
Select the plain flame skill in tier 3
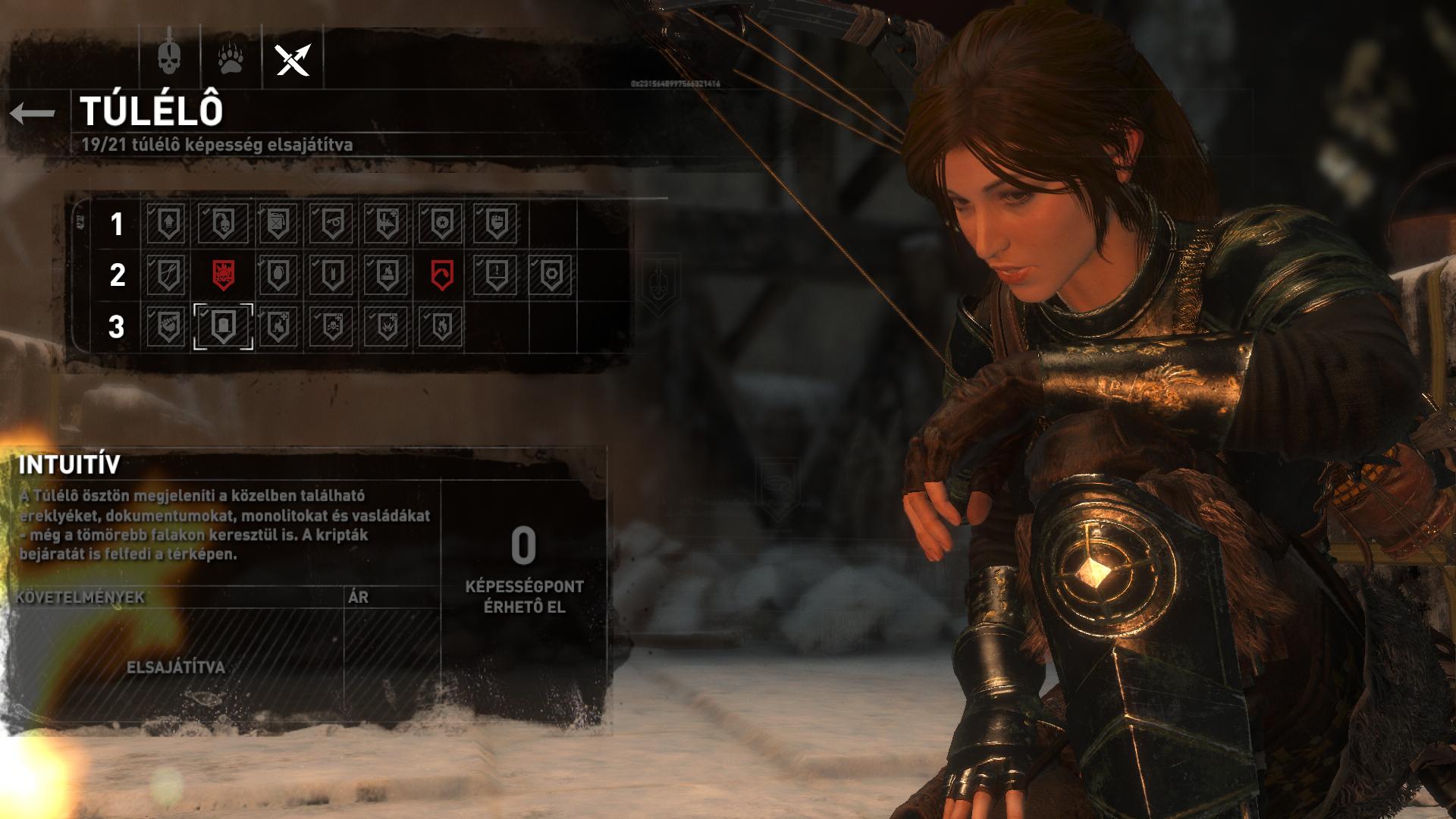coord(441,326)
